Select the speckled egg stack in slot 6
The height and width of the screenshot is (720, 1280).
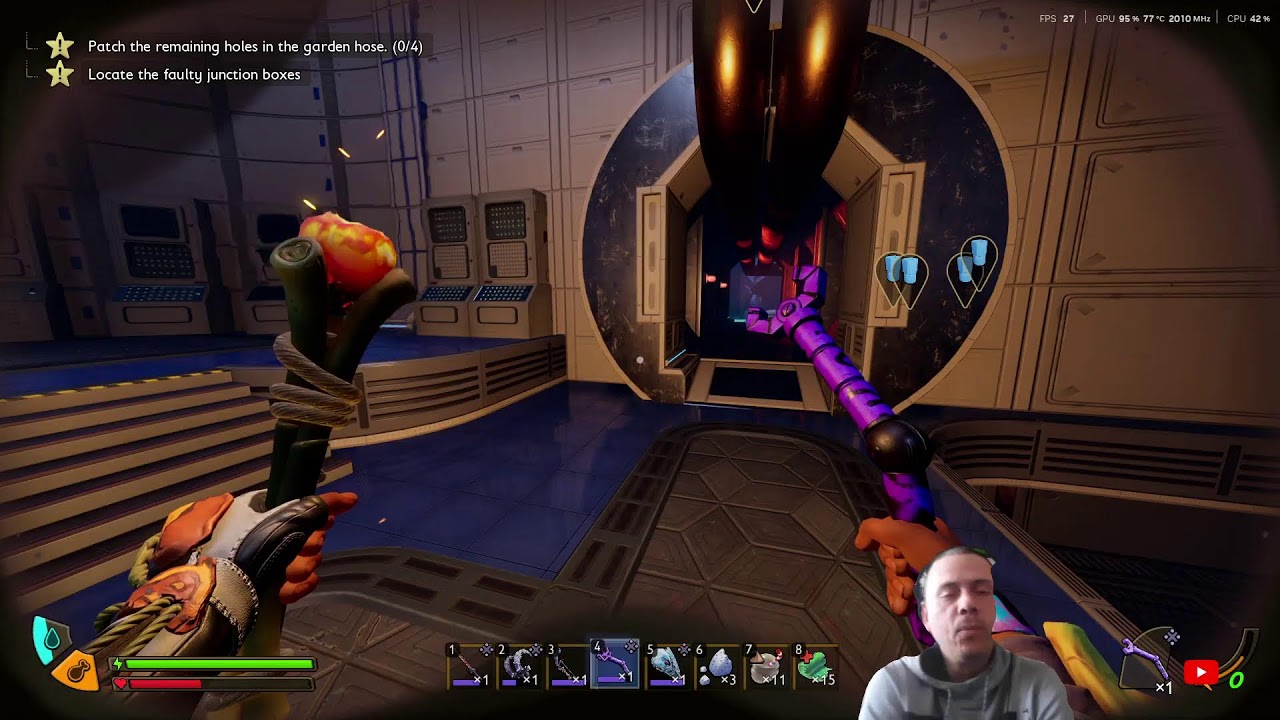(715, 666)
